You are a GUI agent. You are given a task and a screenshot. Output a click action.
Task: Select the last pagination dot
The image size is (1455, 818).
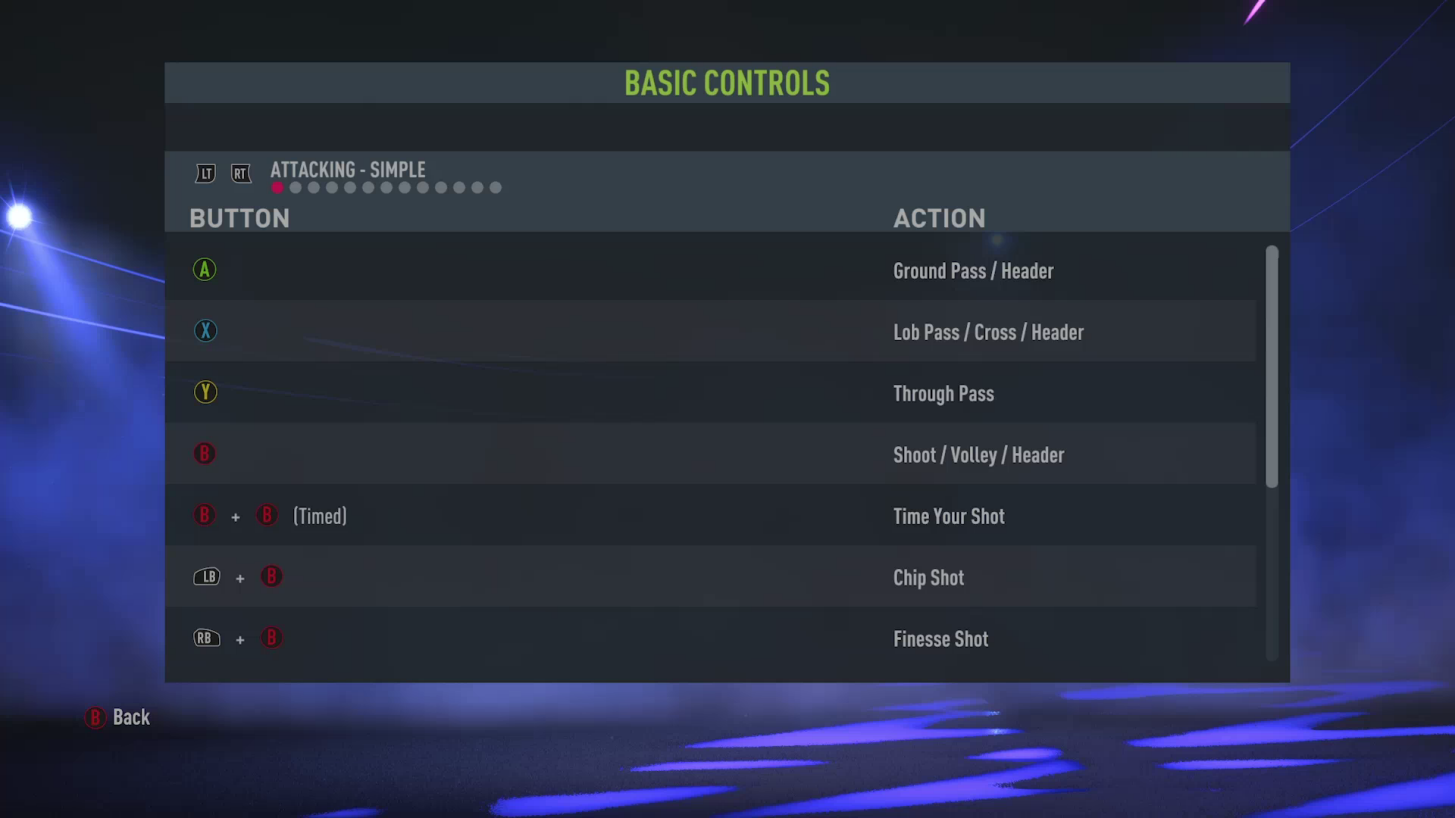point(495,187)
